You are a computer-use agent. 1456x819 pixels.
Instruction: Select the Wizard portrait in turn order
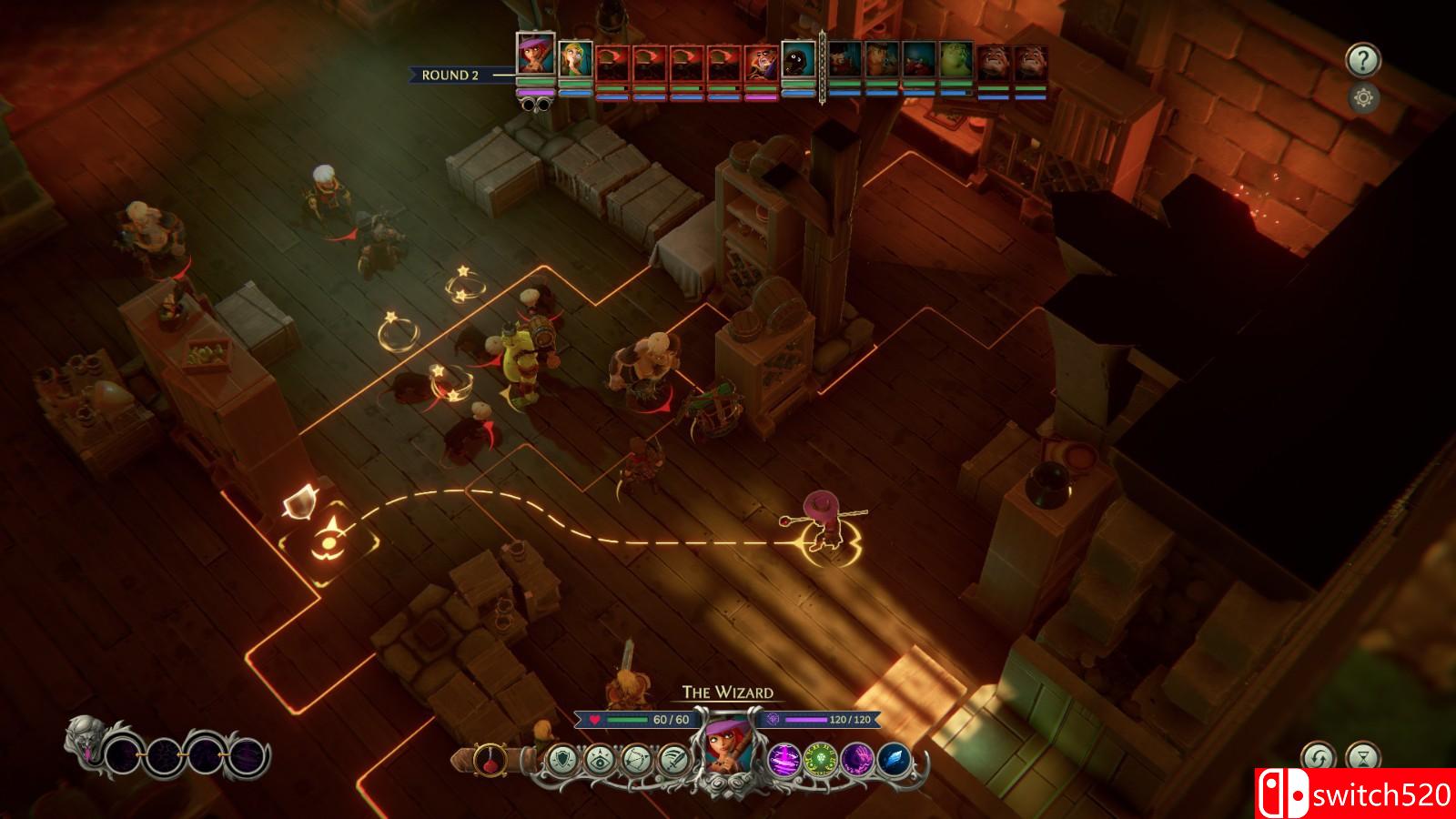[x=534, y=56]
